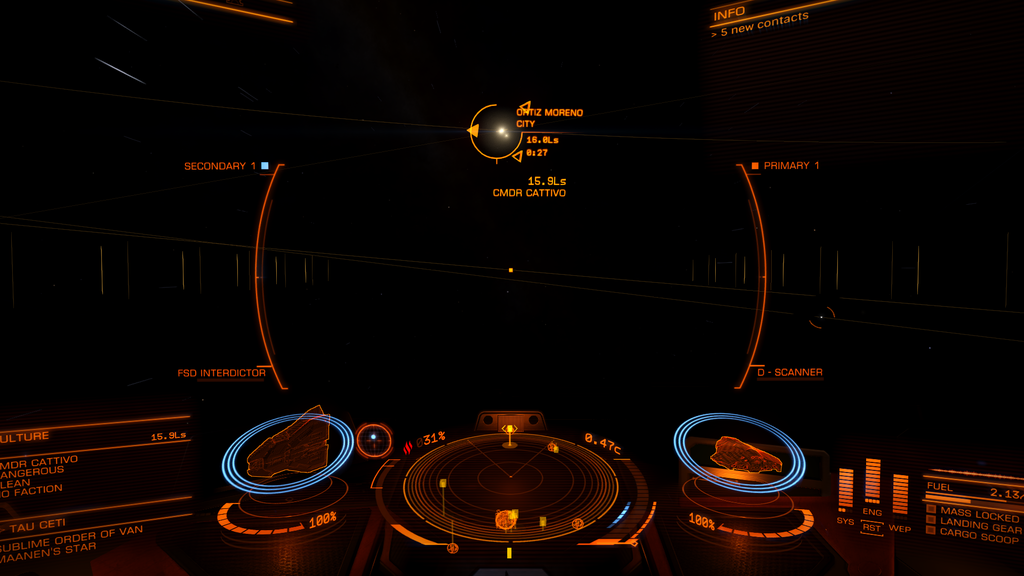The height and width of the screenshot is (576, 1024).
Task: Boost power to the SYS capacitor
Action: [846, 489]
